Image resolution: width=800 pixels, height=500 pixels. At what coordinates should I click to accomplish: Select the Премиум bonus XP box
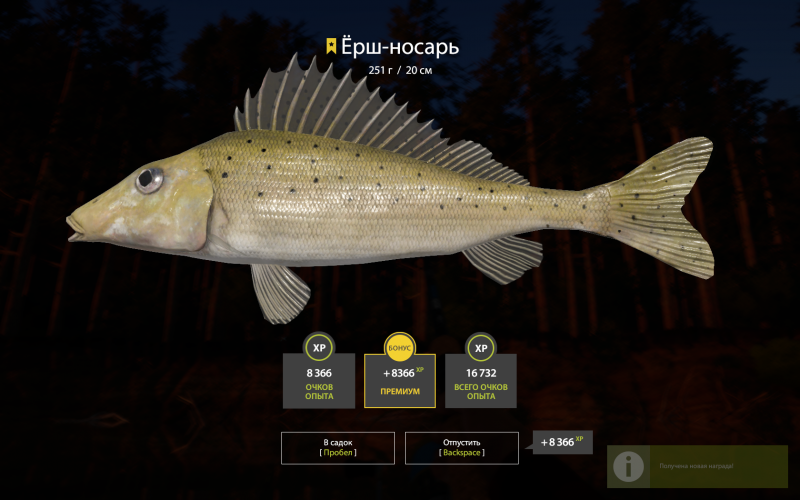399,380
